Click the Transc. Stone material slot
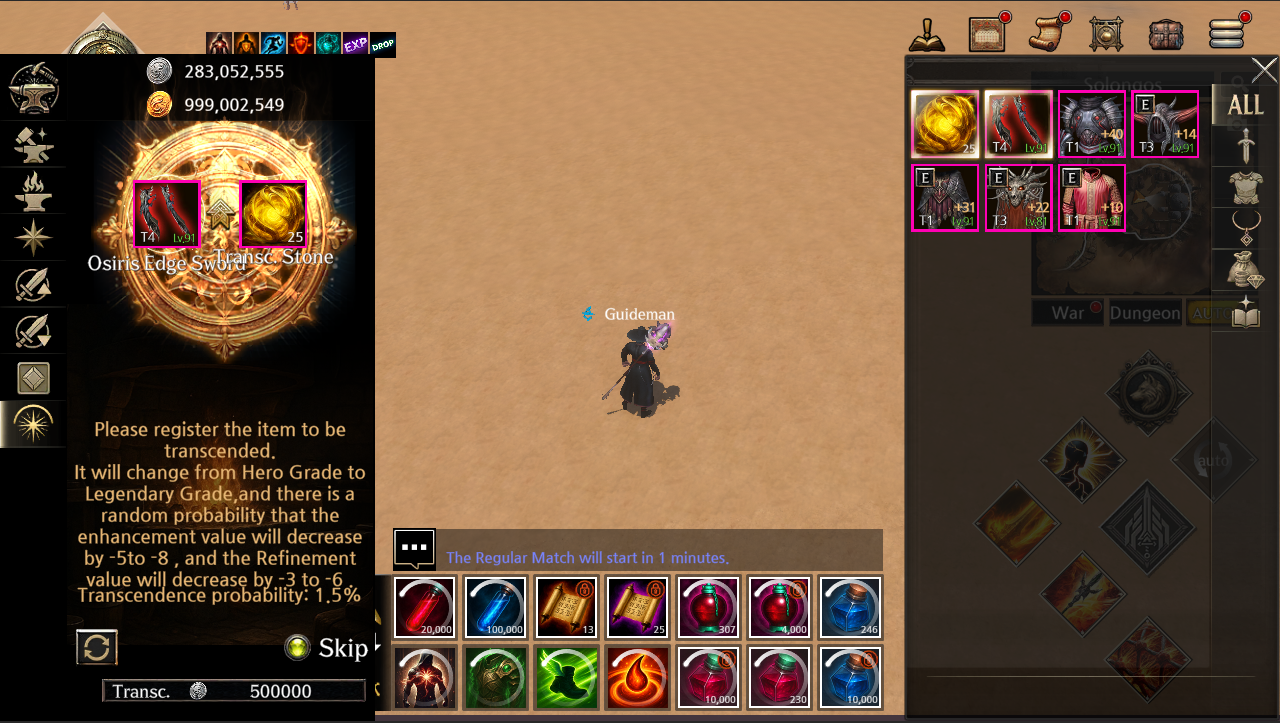Viewport: 1280px width, 723px height. [273, 214]
